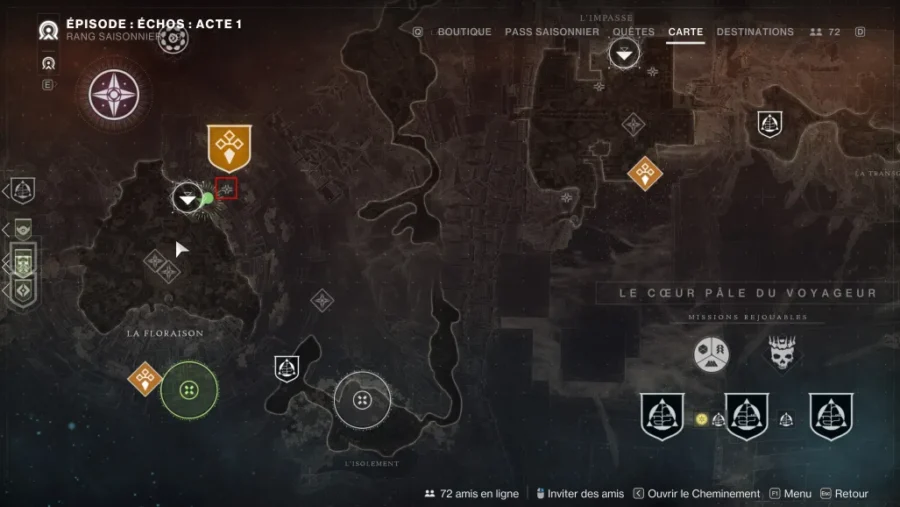The width and height of the screenshot is (900, 507).
Task: Open the friends roster icon showing 72
Action: pyautogui.click(x=825, y=32)
